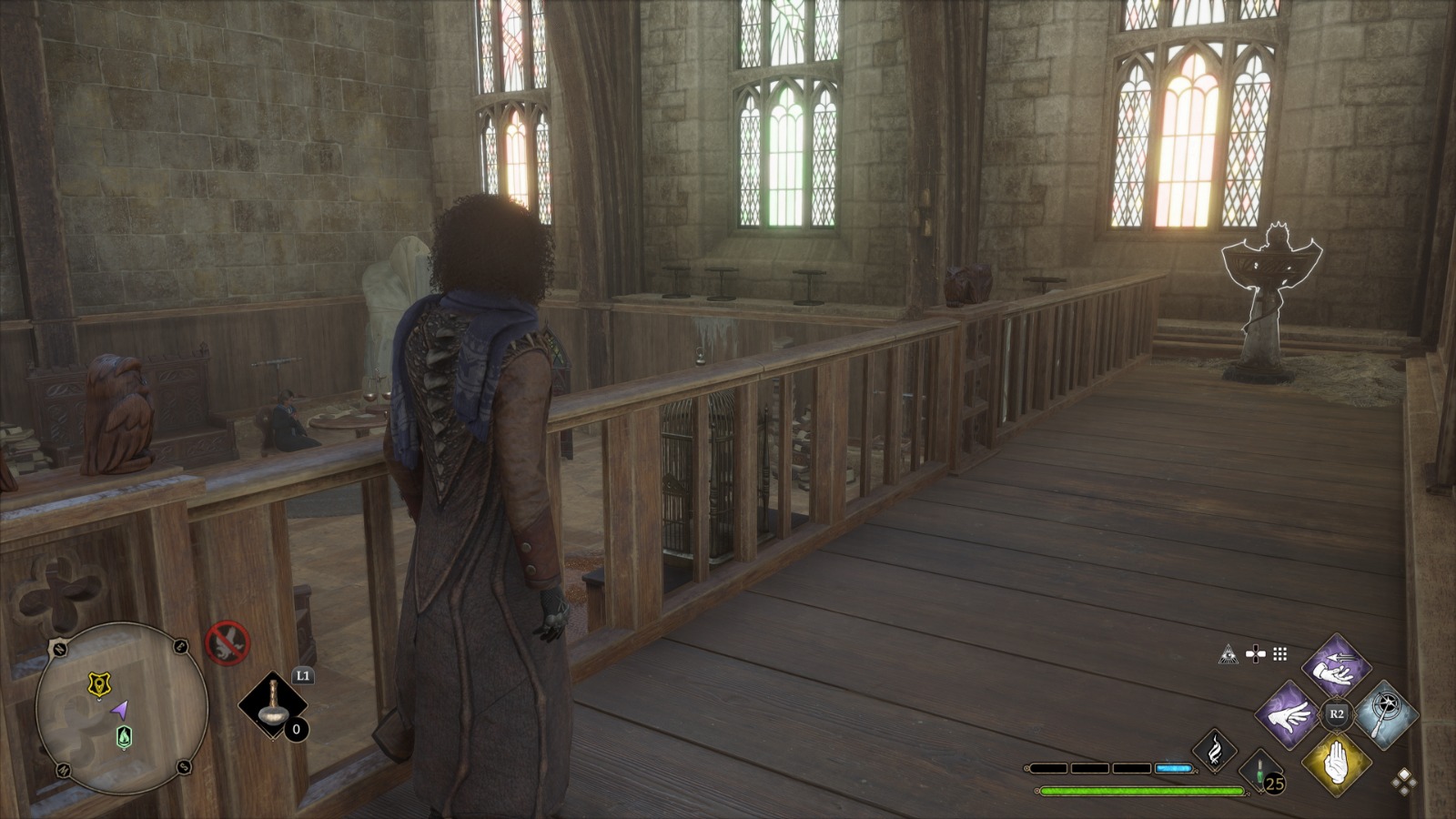
Task: Open the nine-dot grid icon
Action: click(1280, 653)
